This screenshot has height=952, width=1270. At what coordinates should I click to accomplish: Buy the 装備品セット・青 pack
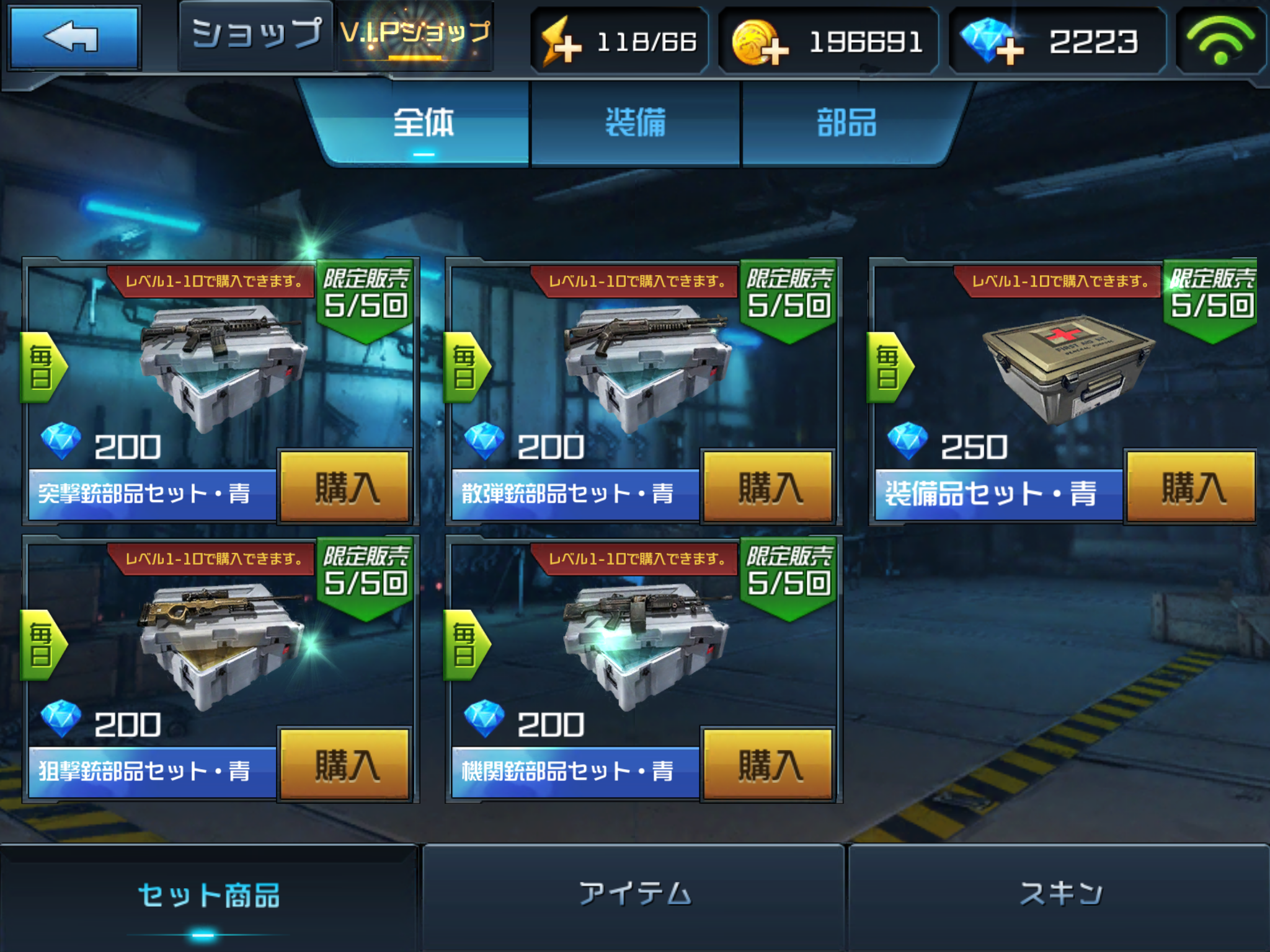click(1191, 487)
